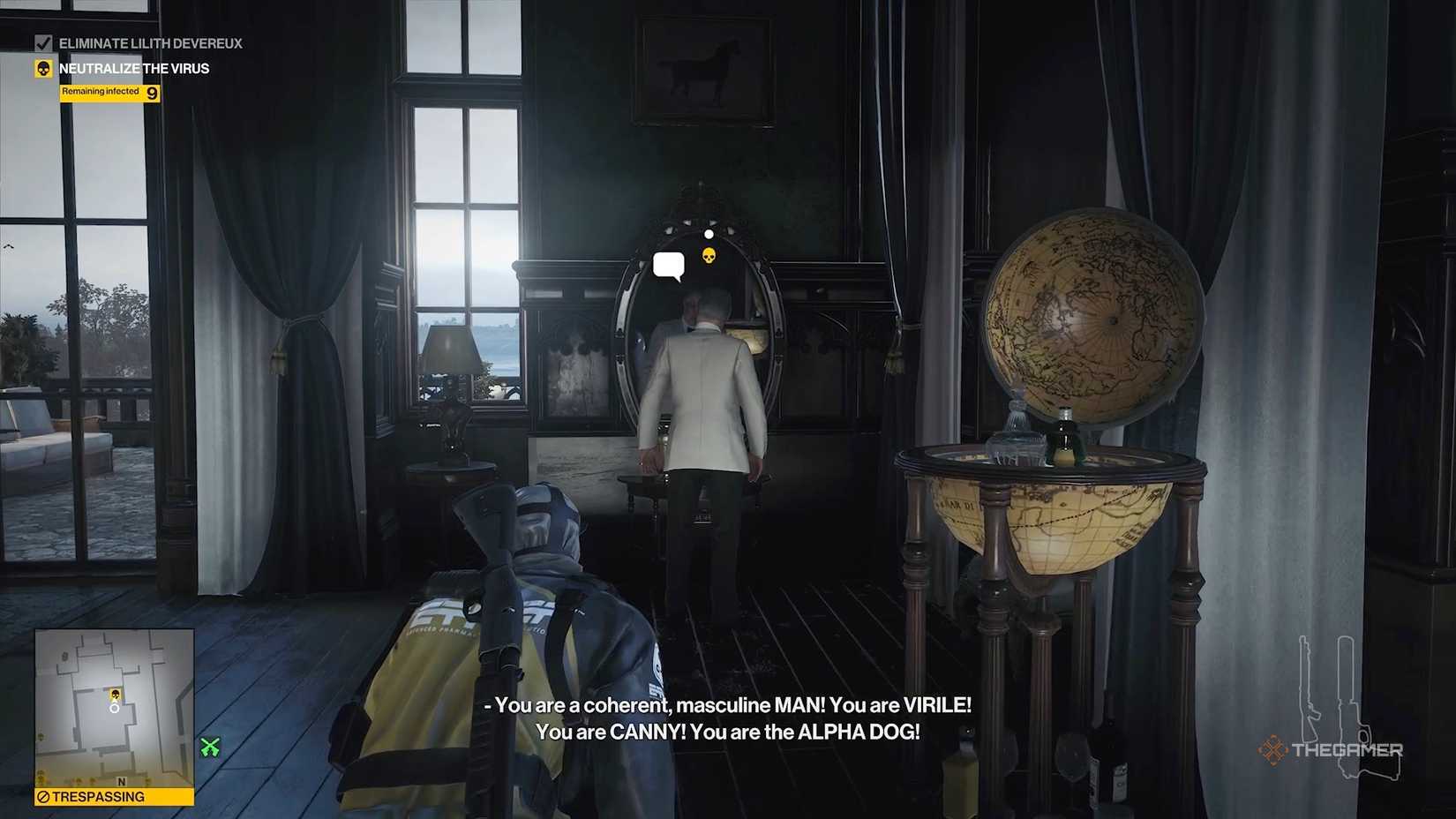Click the white player position marker on the minimap
Viewport: 1456px width, 819px height.
[x=115, y=709]
